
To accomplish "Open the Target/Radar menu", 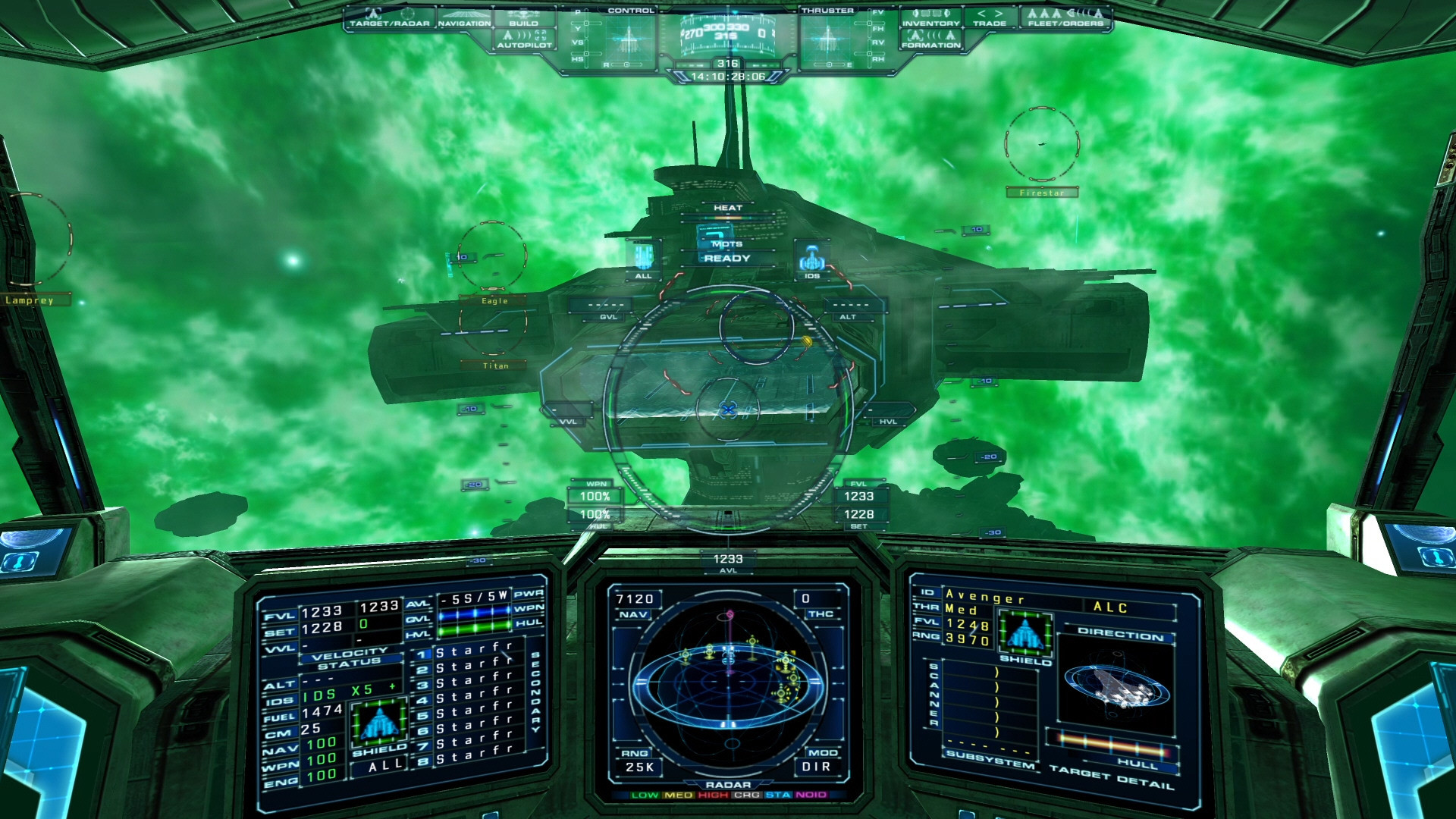I will click(x=389, y=17).
